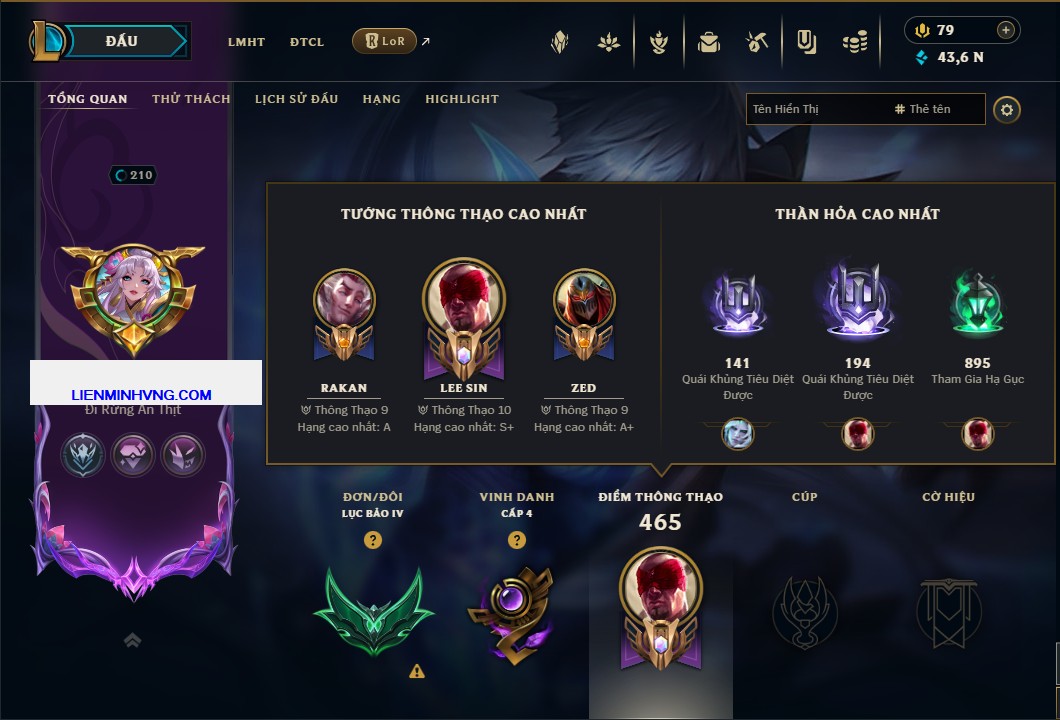Viewport: 1060px width, 720px height.
Task: Open the coin stack store icon
Action: [854, 42]
